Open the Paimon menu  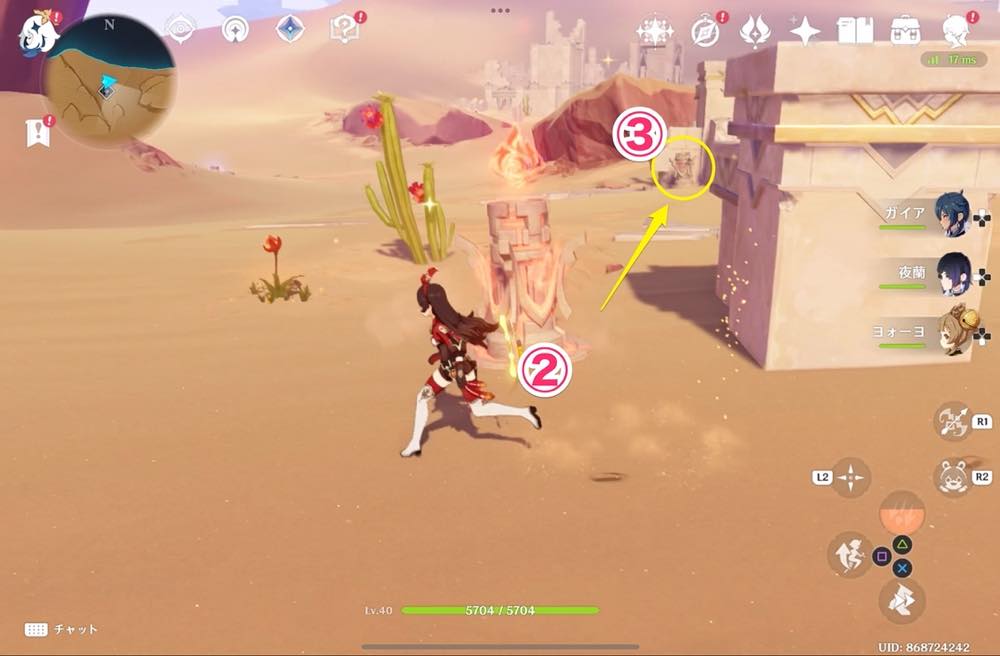coord(38,31)
